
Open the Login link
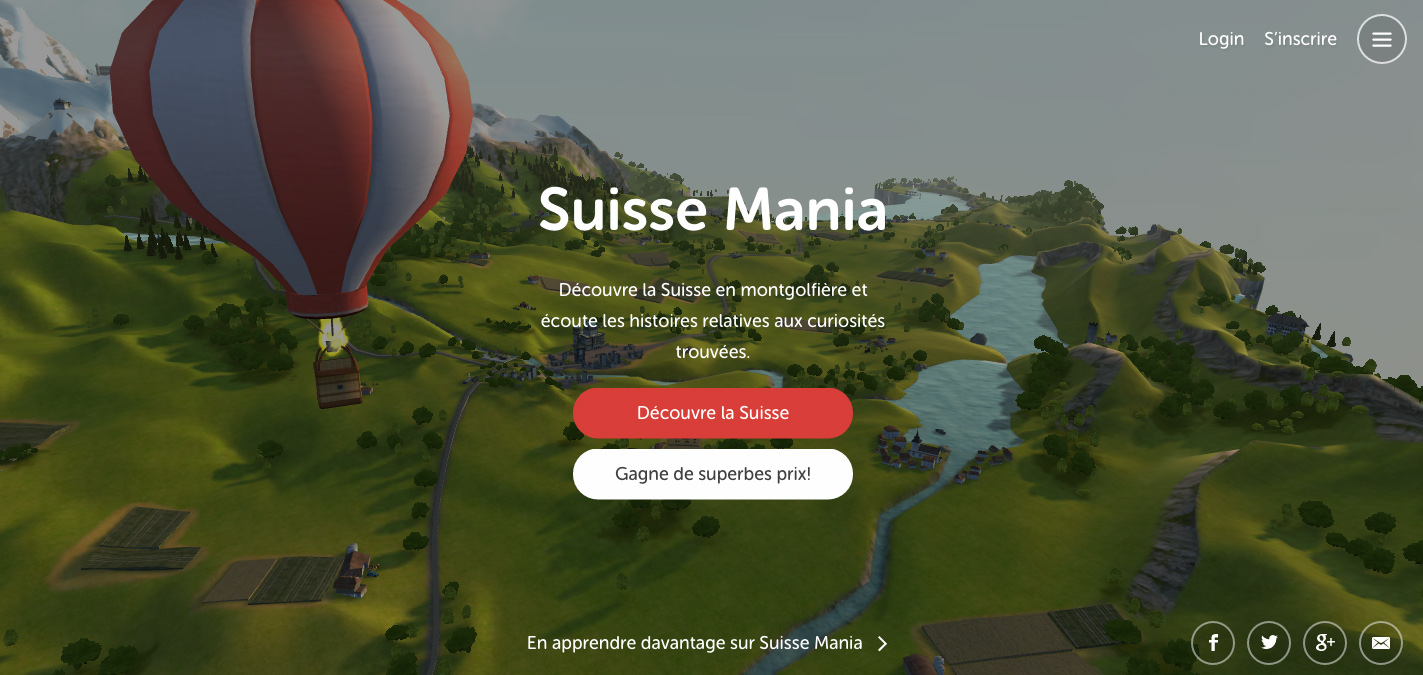coord(1221,39)
